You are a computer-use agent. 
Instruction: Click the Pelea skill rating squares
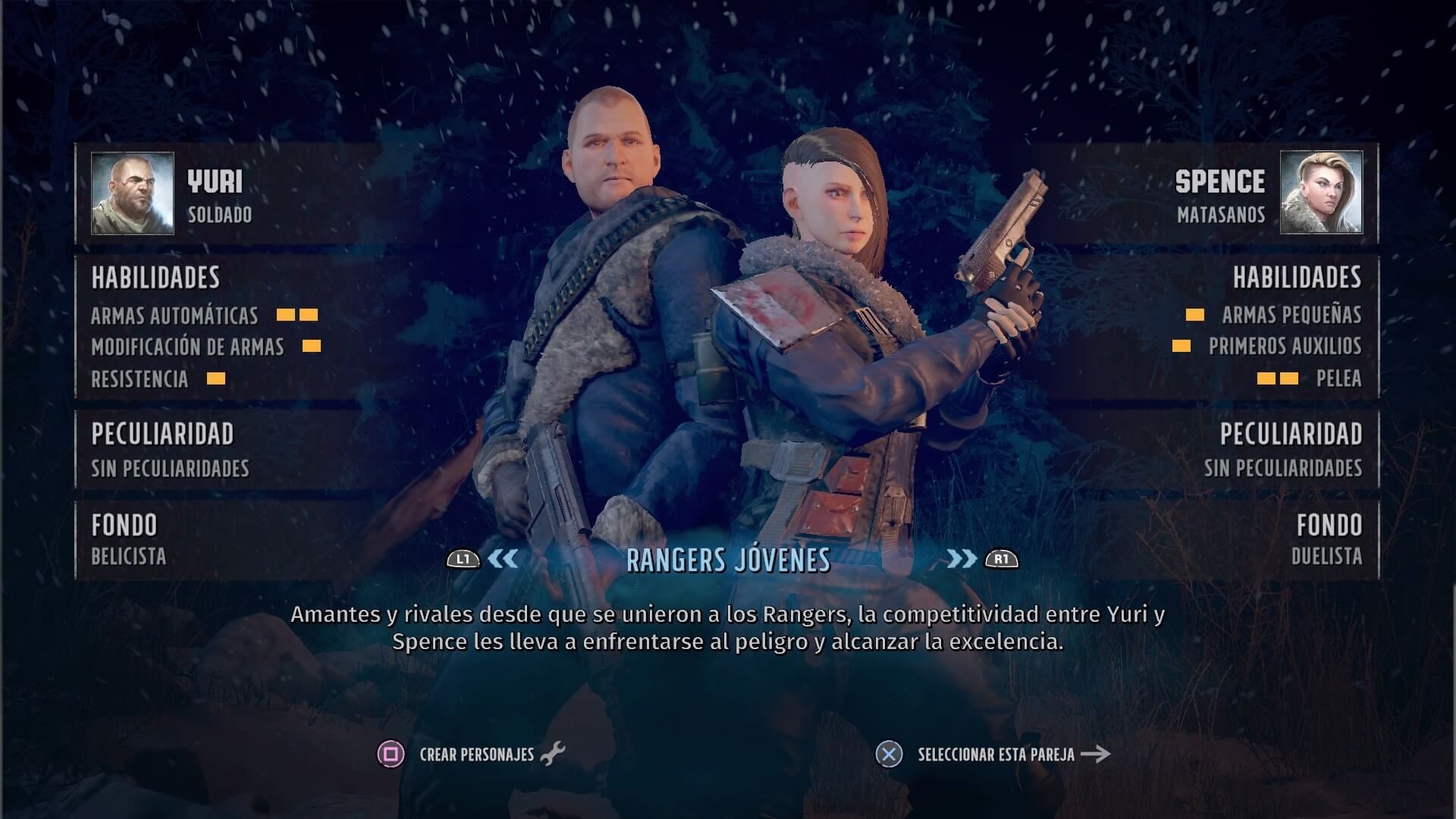point(1278,378)
